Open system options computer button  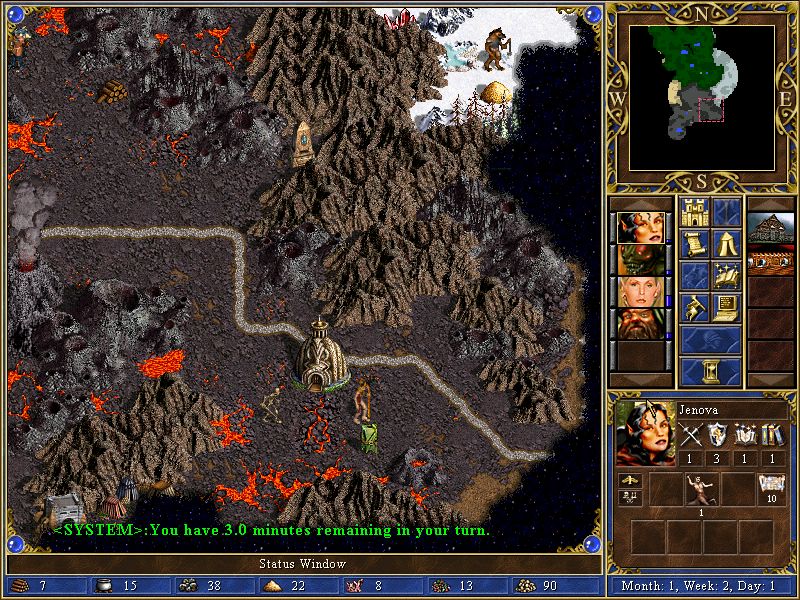click(x=726, y=306)
